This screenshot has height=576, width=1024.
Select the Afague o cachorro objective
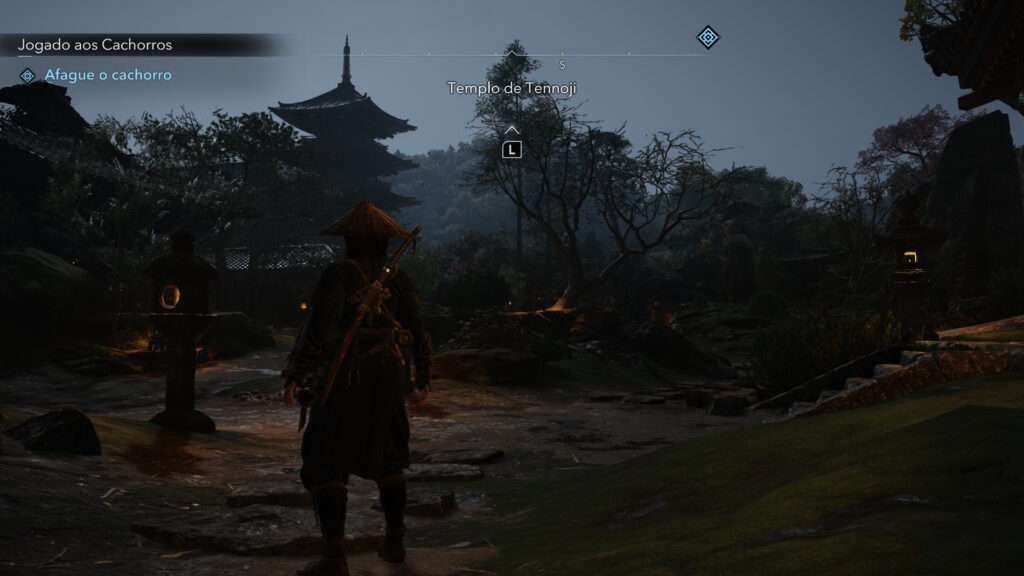[108, 75]
